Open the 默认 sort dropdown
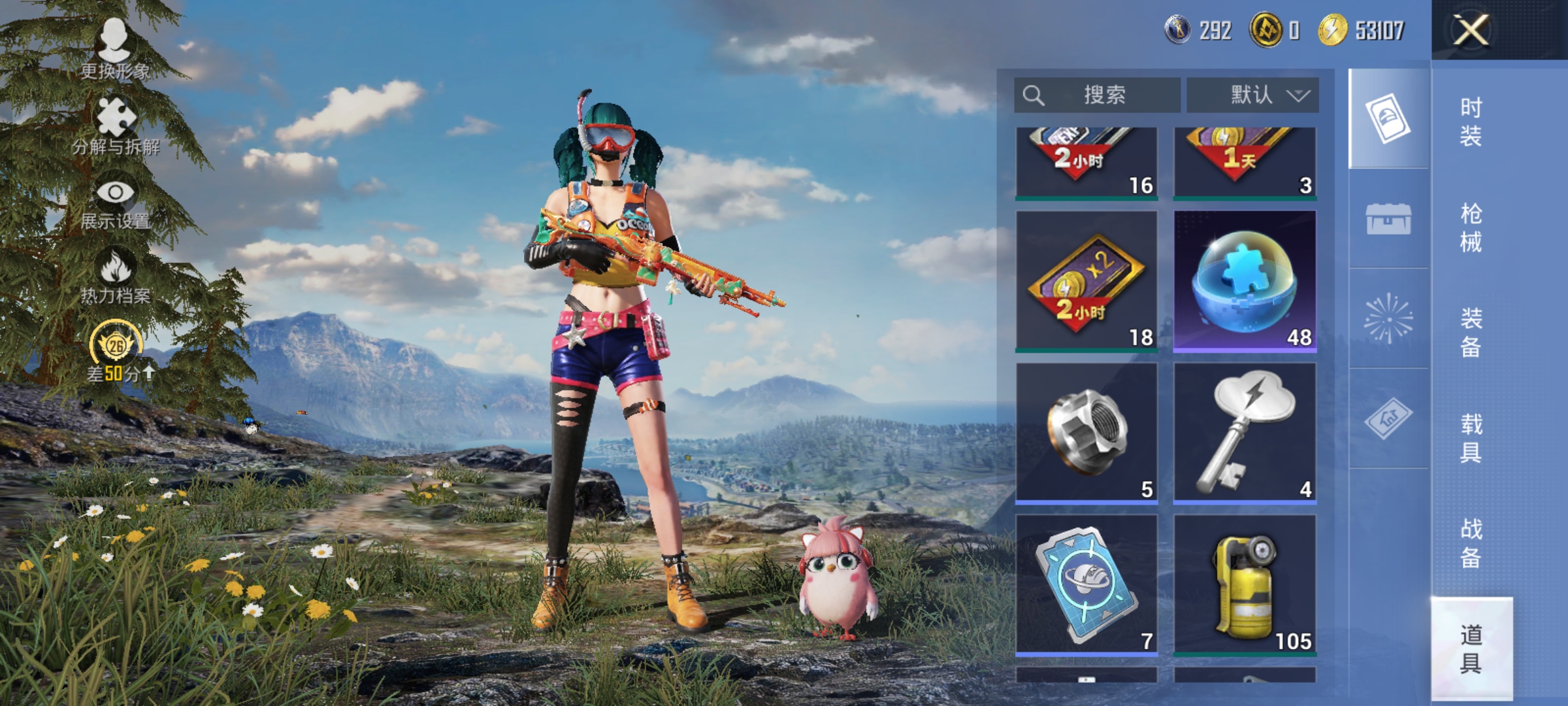 tap(1252, 95)
